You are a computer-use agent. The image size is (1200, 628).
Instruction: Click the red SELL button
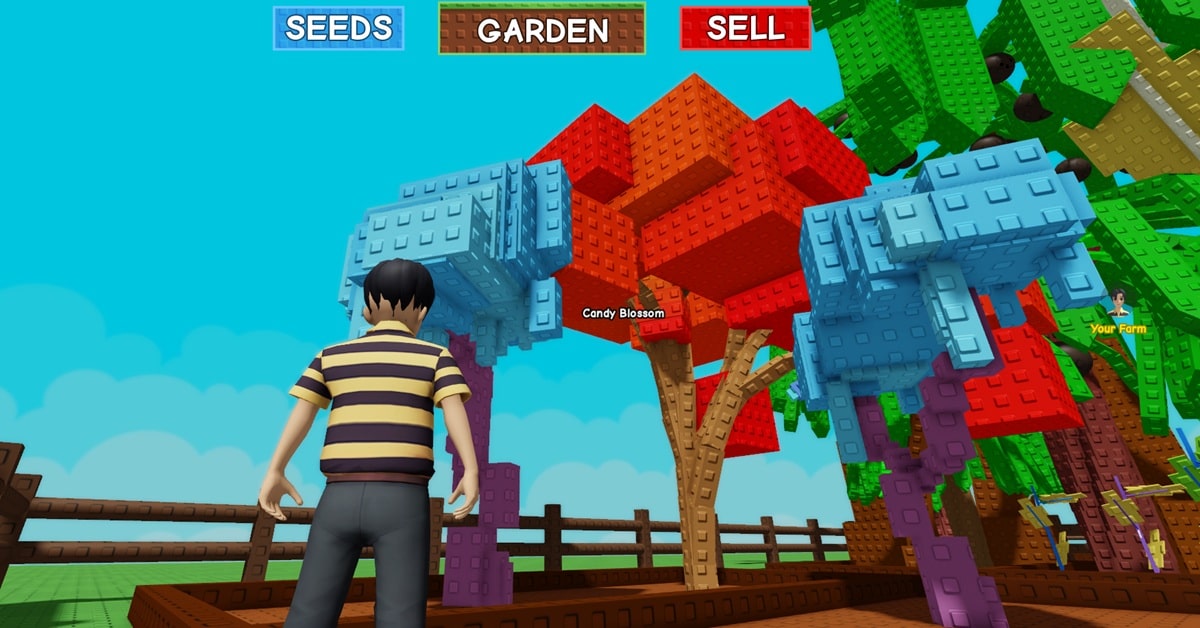pos(744,28)
